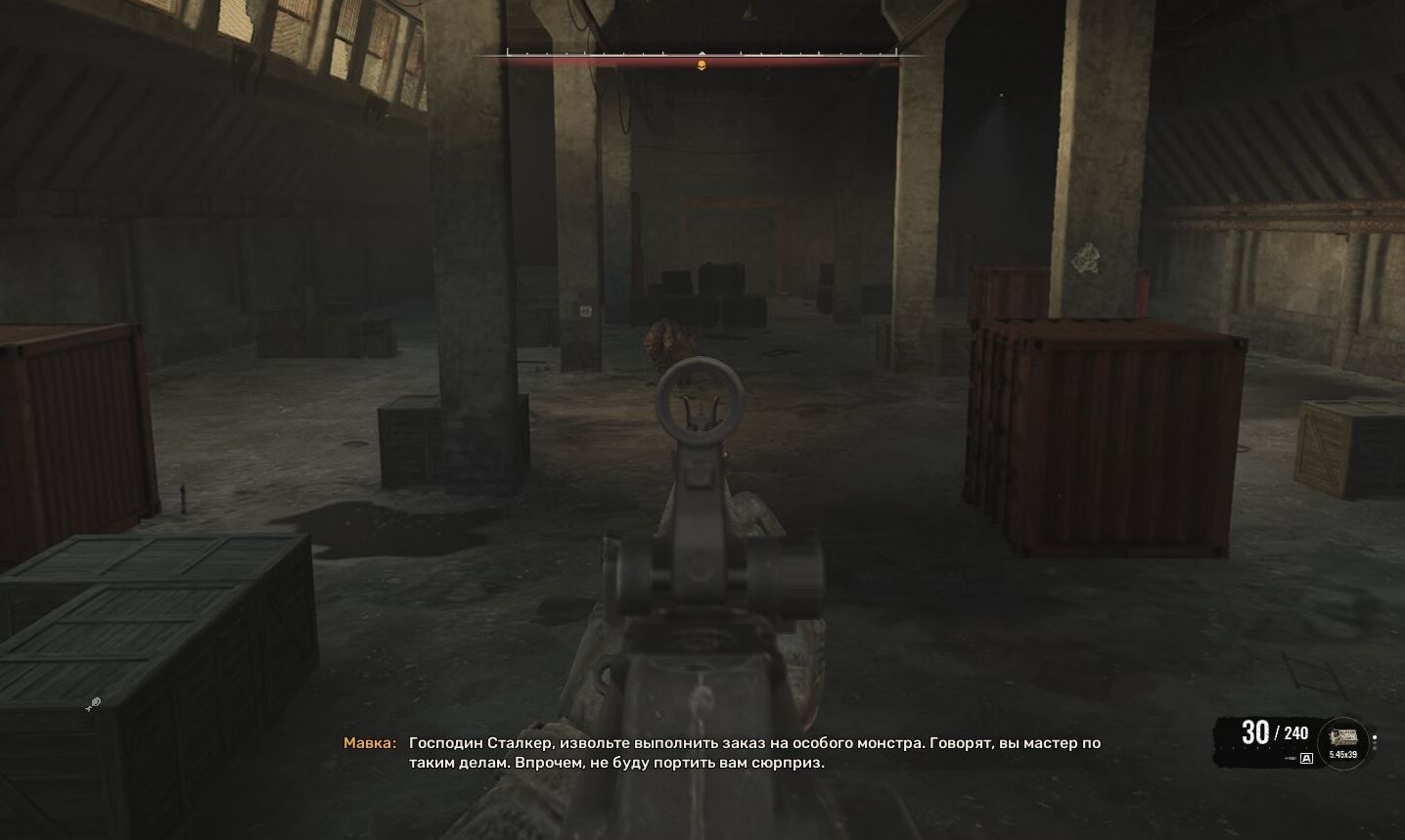Click the right end tick of the compass strip

pyautogui.click(x=897, y=51)
